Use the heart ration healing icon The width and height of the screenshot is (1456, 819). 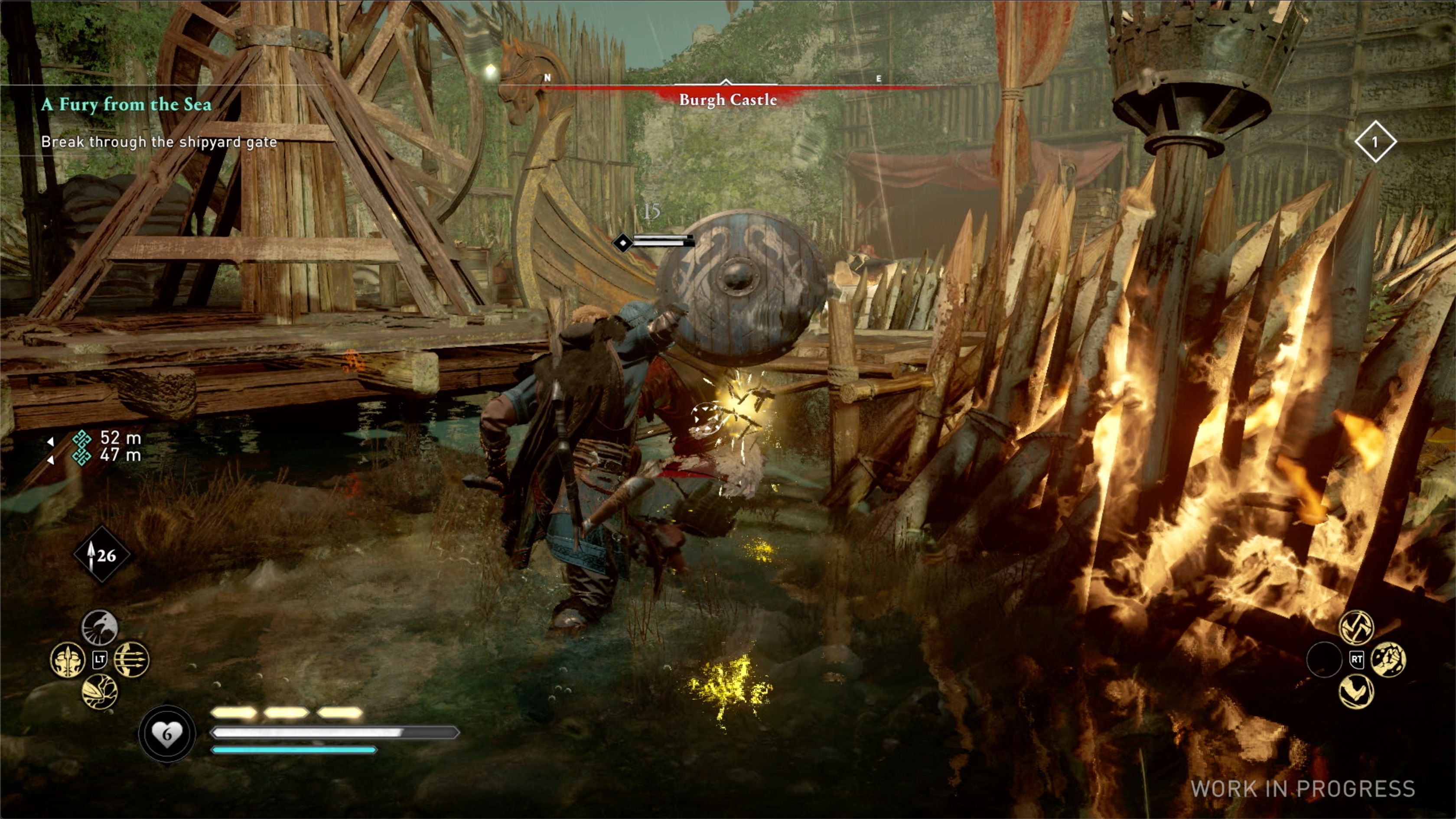click(x=167, y=734)
